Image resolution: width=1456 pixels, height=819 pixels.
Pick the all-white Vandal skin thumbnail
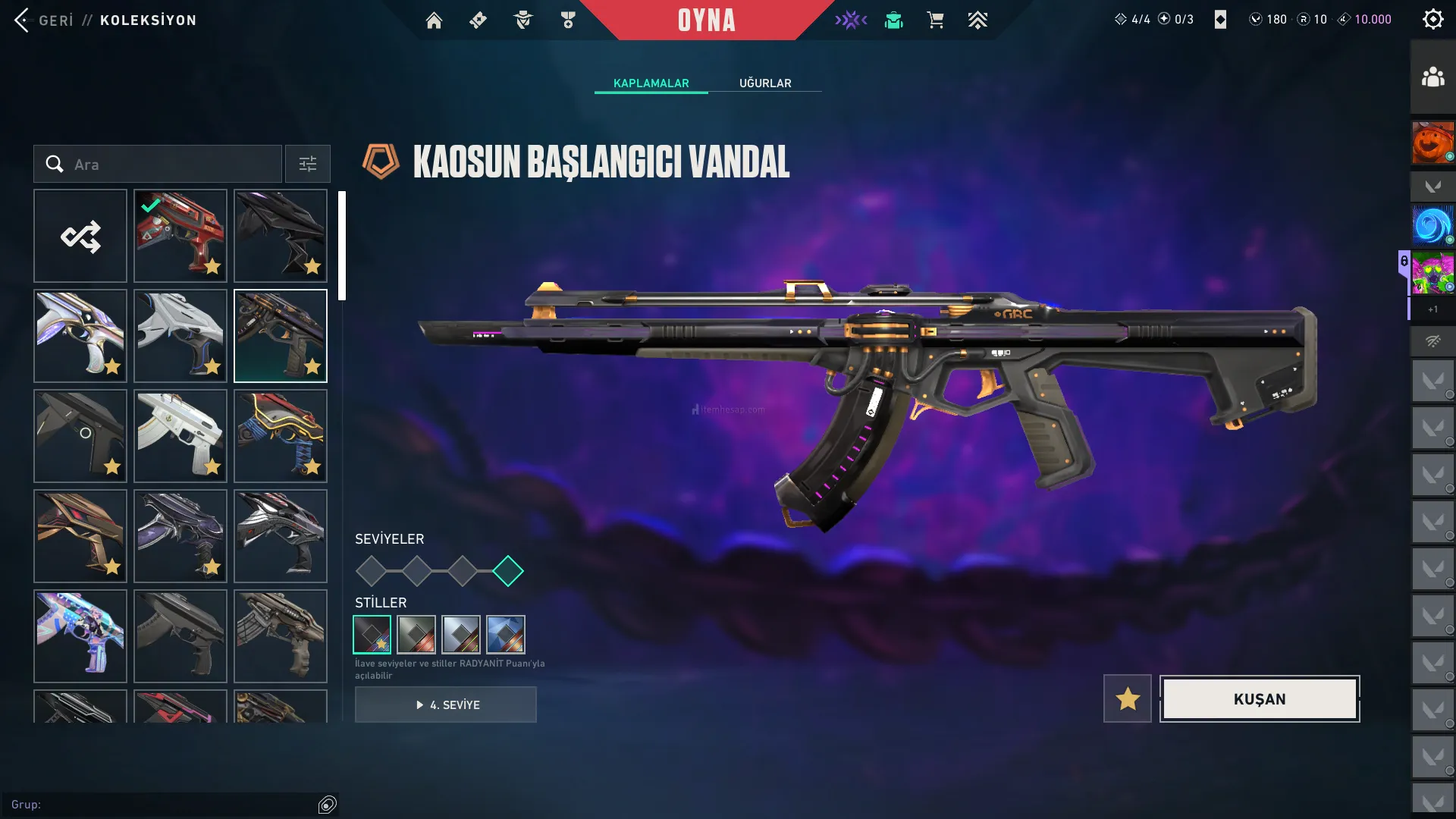click(180, 437)
